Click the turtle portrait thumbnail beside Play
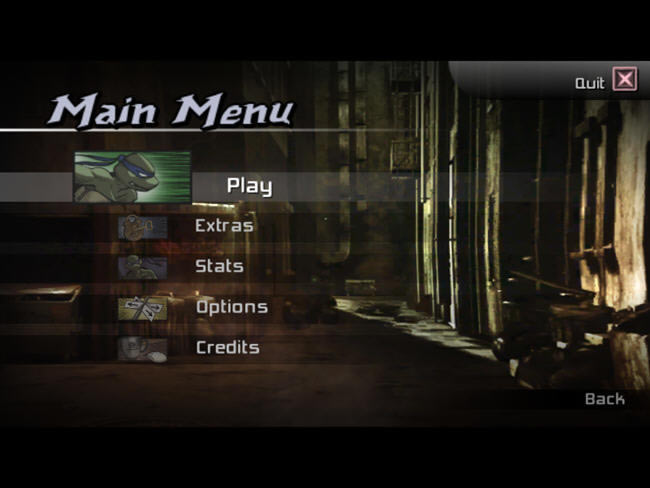 point(132,177)
